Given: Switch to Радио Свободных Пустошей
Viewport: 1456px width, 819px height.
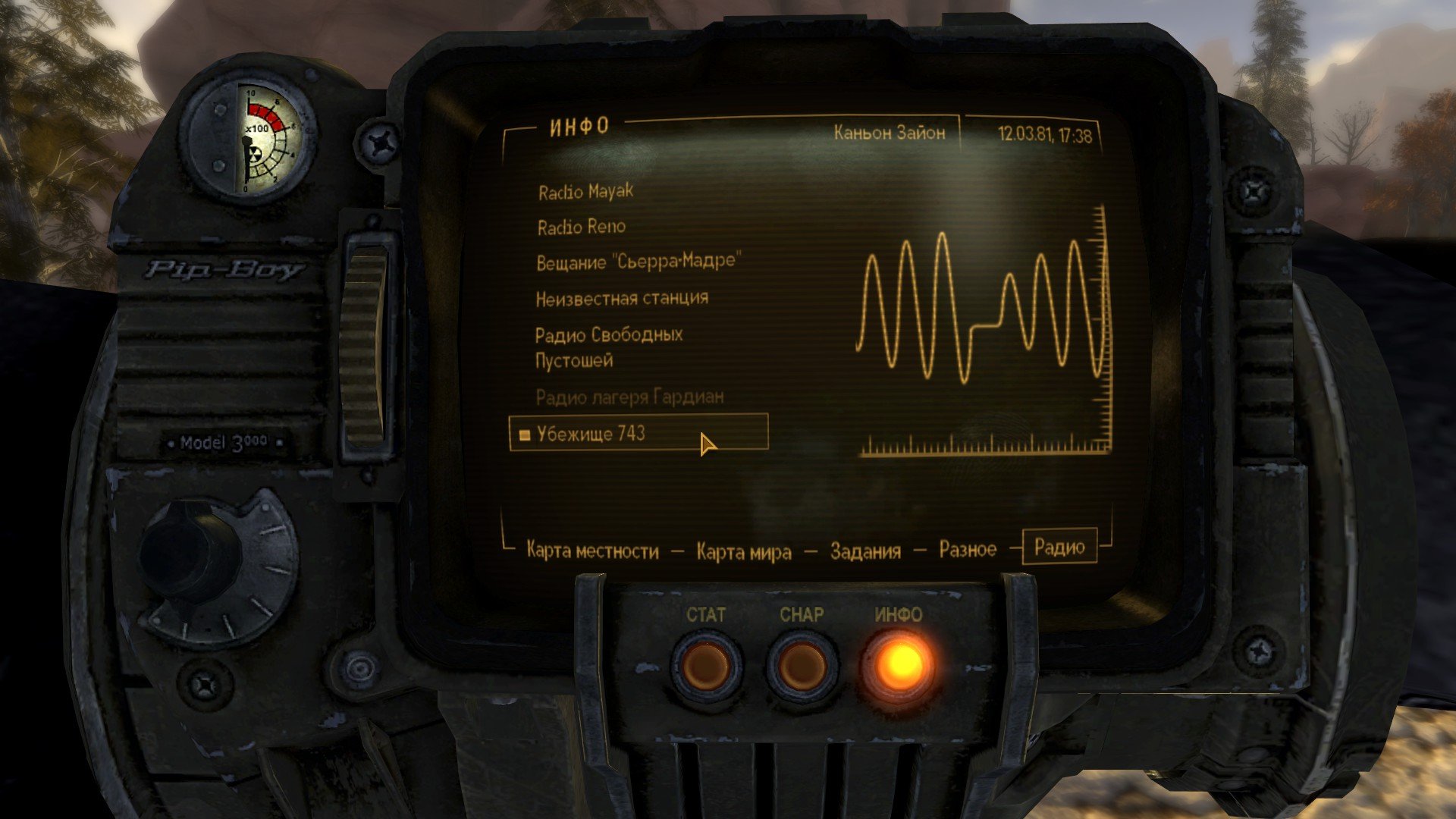Looking at the screenshot, I should tap(609, 347).
